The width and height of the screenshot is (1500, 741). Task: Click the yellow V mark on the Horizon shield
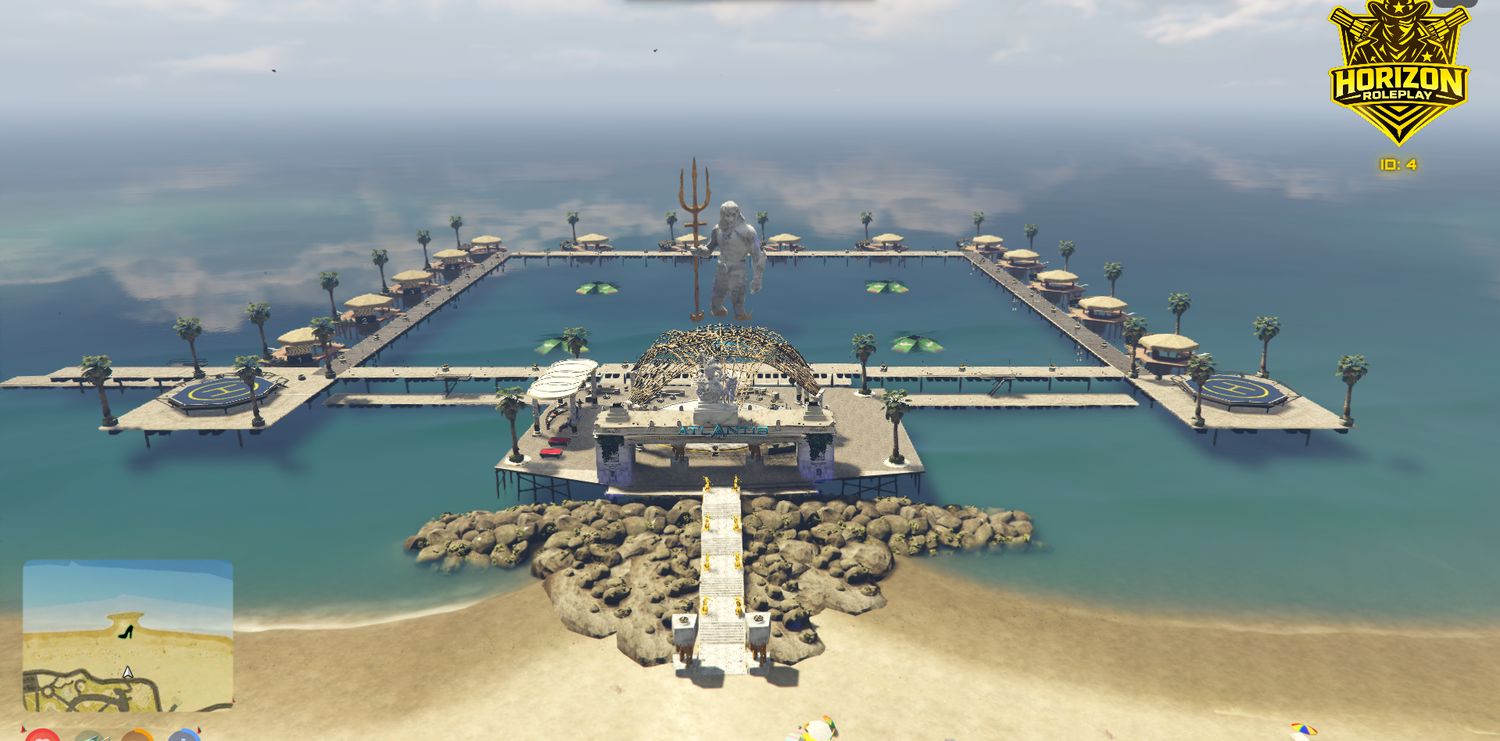click(x=1399, y=118)
